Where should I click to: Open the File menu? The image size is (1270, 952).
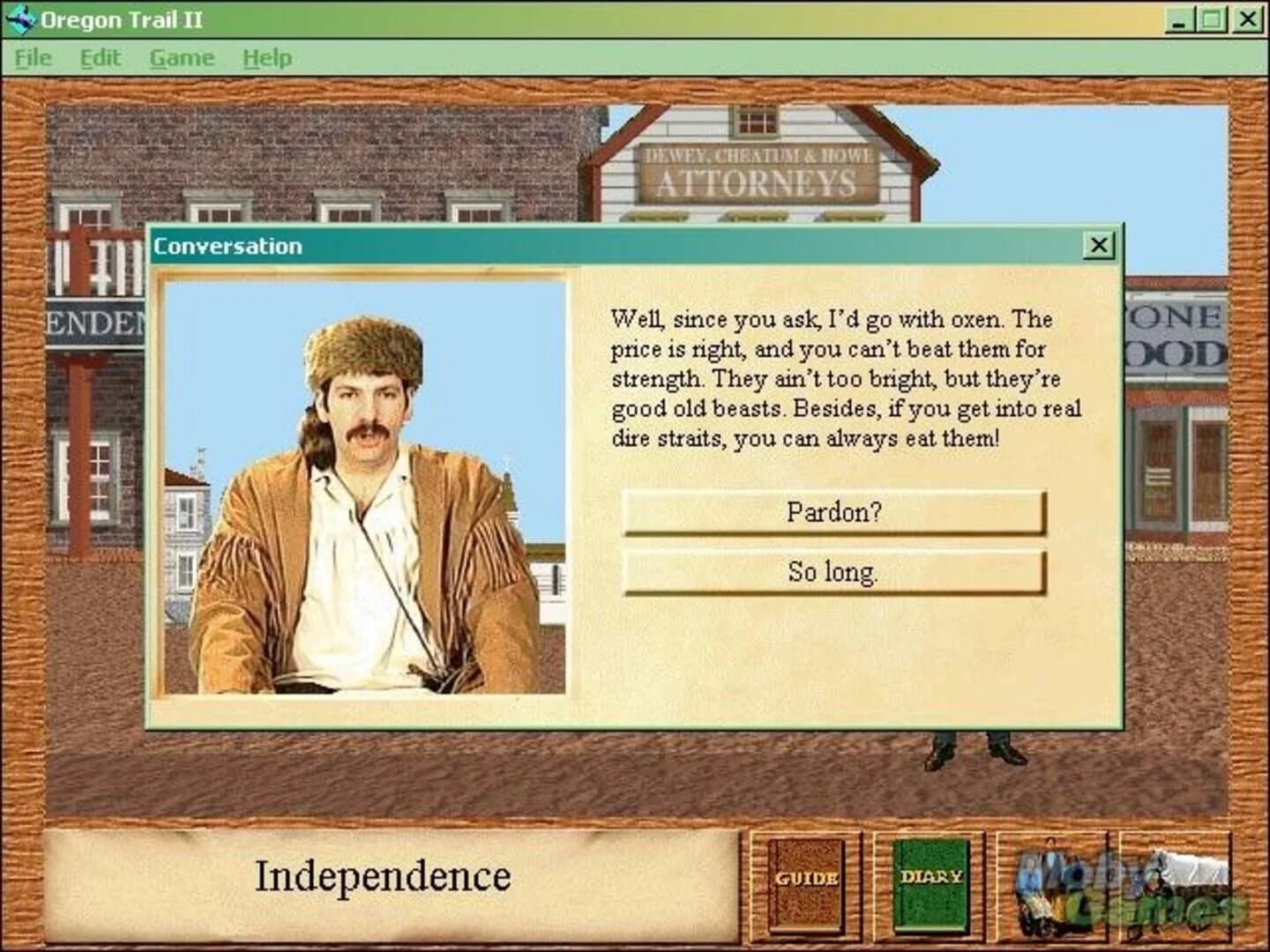click(x=33, y=56)
